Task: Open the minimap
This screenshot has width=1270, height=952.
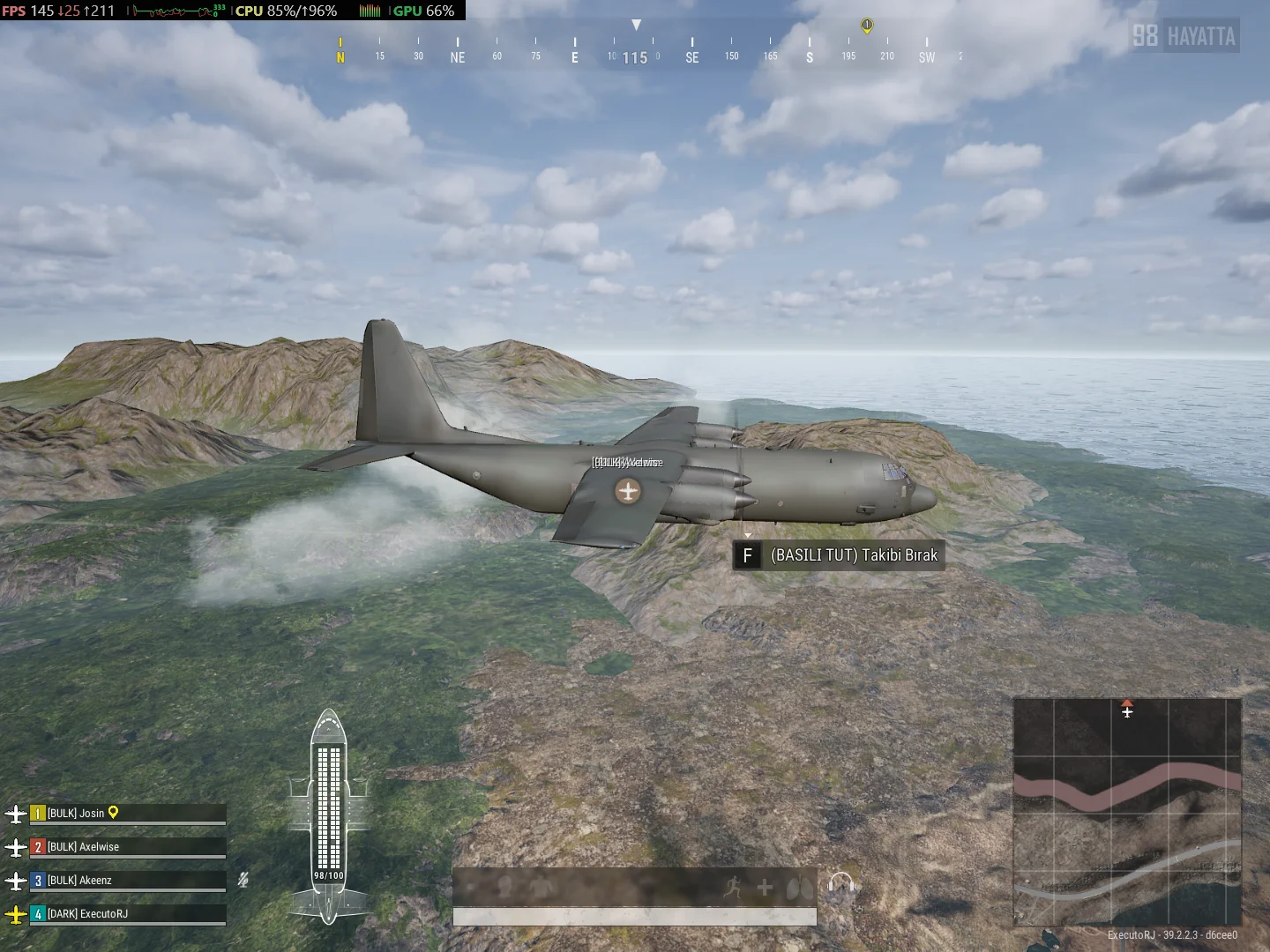Action: [1127, 811]
